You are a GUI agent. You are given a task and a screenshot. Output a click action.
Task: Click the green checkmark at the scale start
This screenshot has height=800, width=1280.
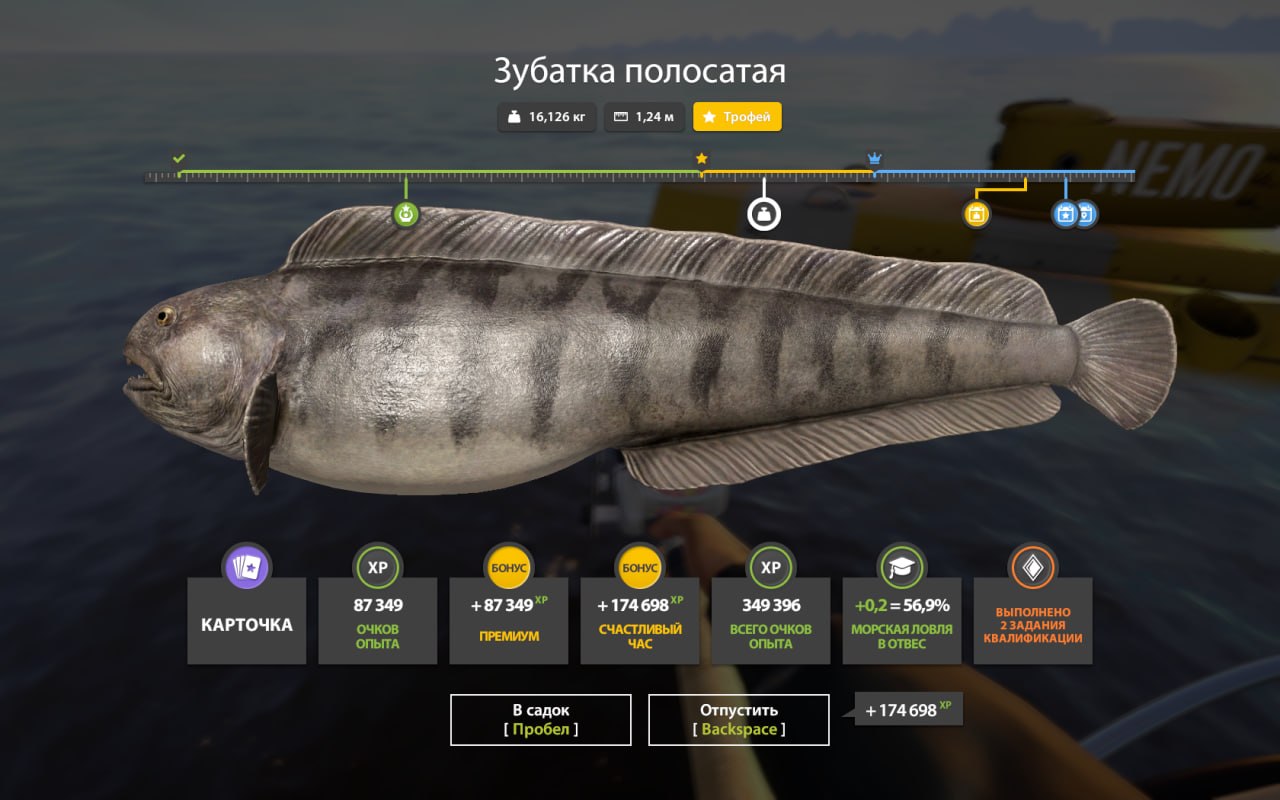(180, 157)
